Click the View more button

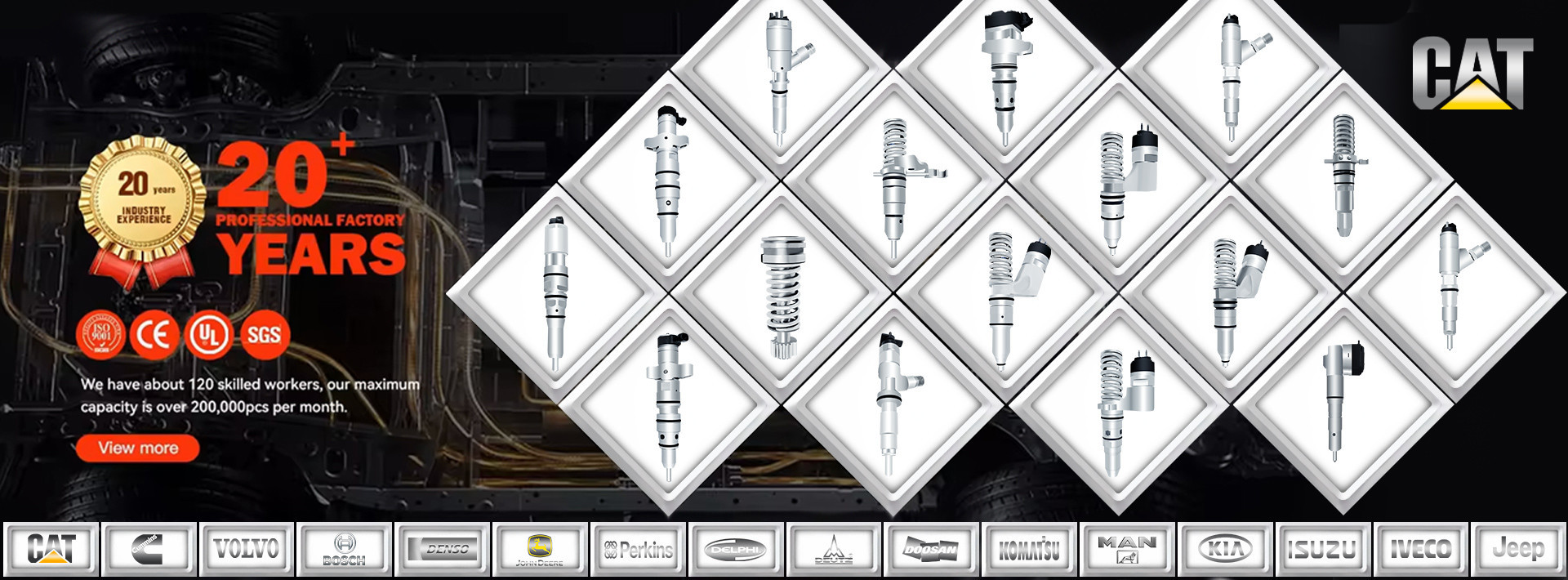[137, 448]
